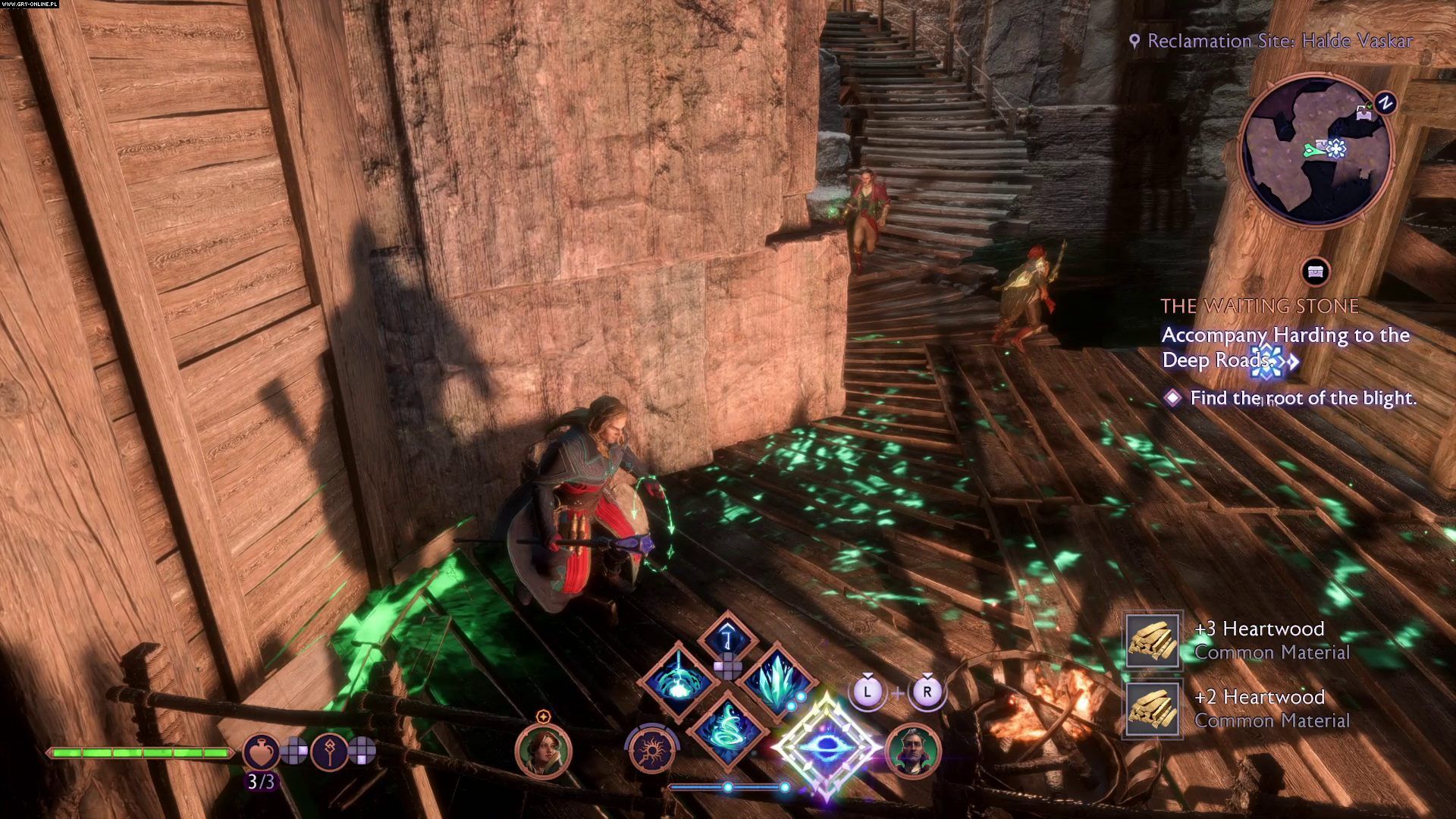Select Harding's companion portrait

pyautogui.click(x=543, y=750)
